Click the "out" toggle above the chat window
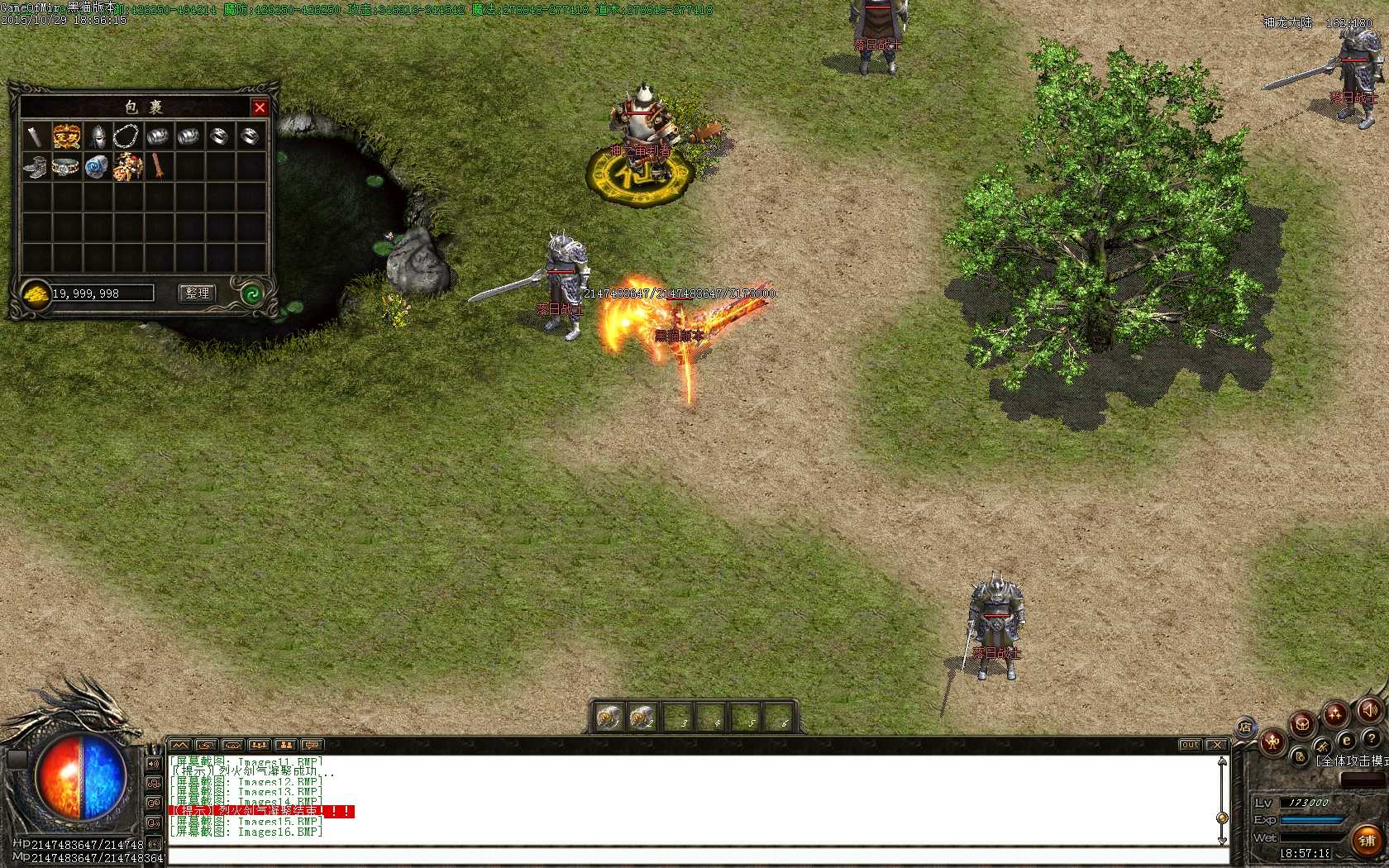1389x868 pixels. click(1190, 744)
